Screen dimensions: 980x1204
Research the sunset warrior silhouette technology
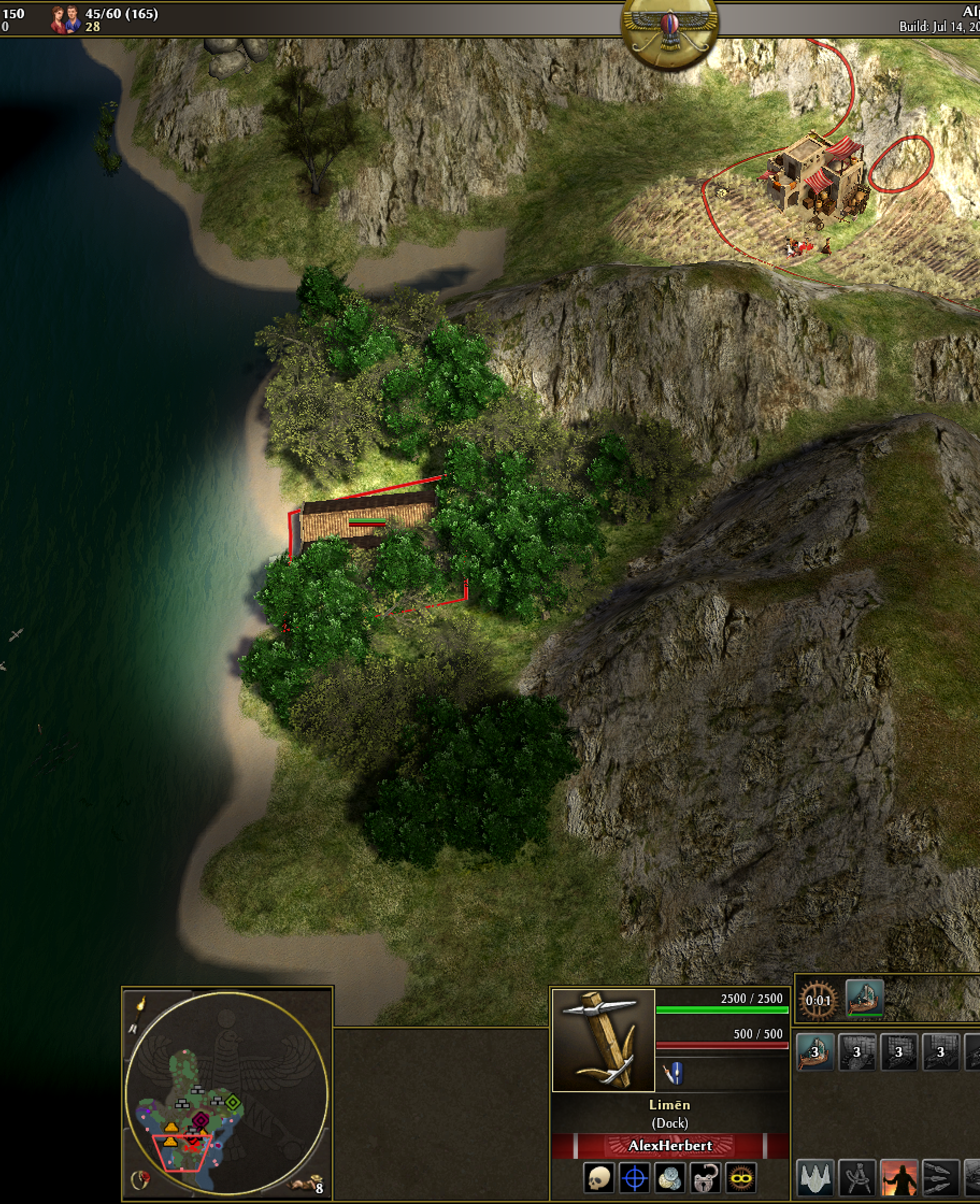pyautogui.click(x=899, y=1178)
